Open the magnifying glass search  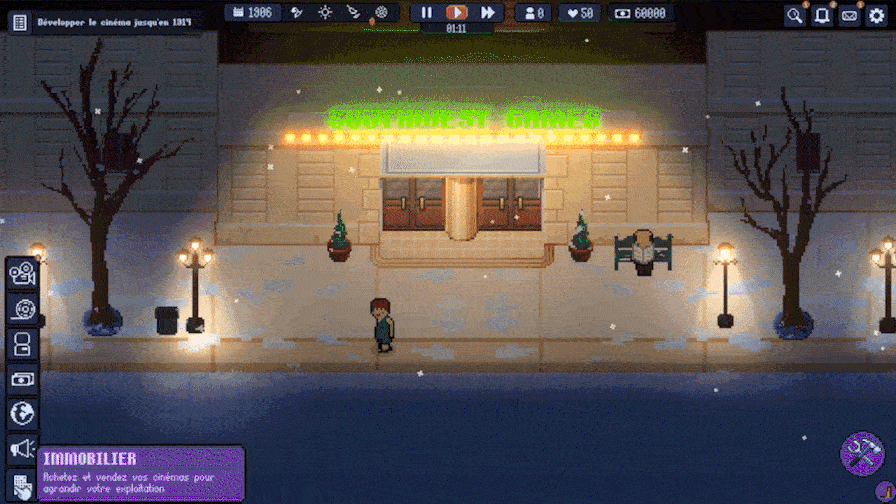pyautogui.click(x=795, y=15)
